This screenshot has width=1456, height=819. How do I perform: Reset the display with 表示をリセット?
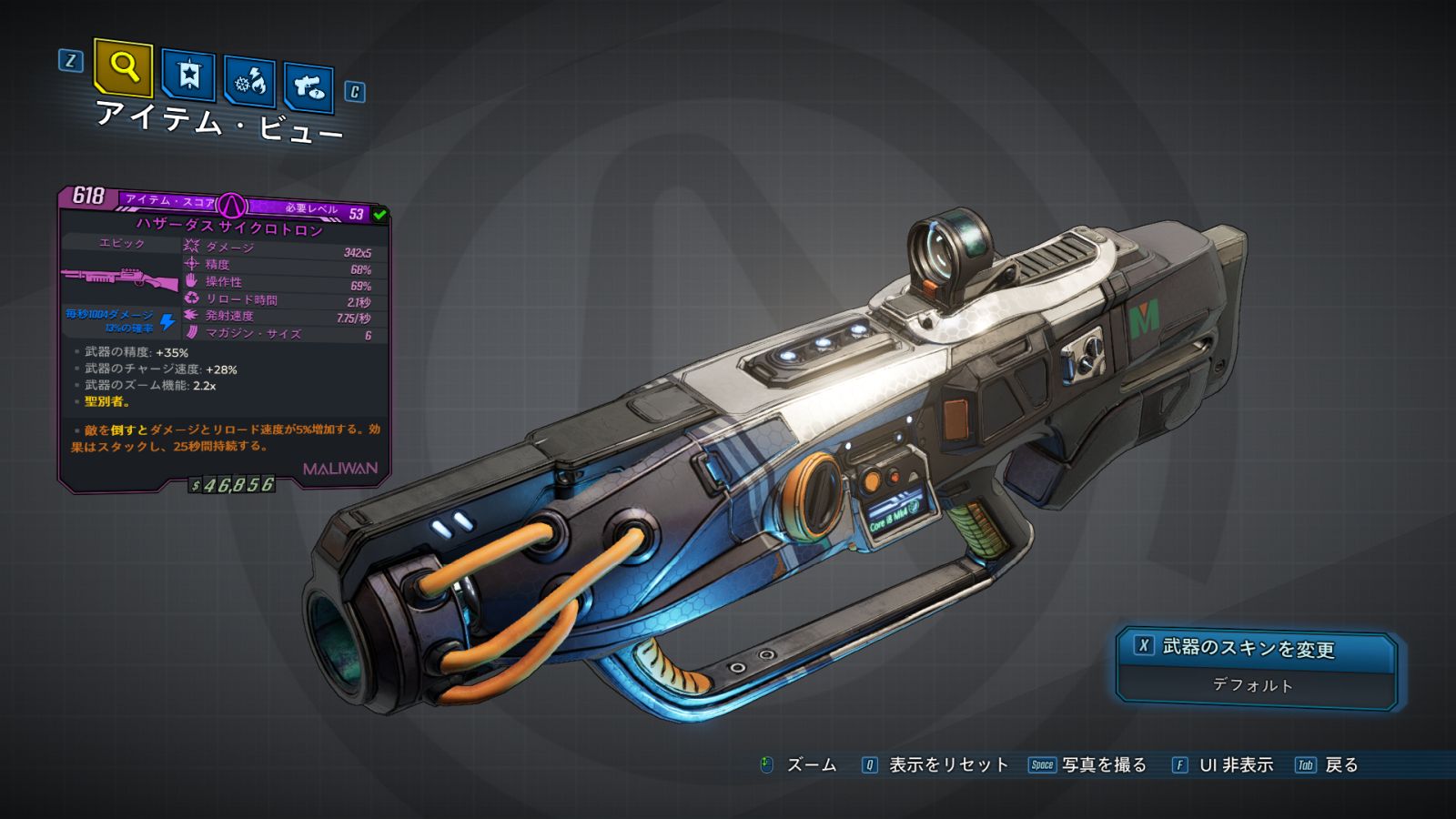(935, 765)
